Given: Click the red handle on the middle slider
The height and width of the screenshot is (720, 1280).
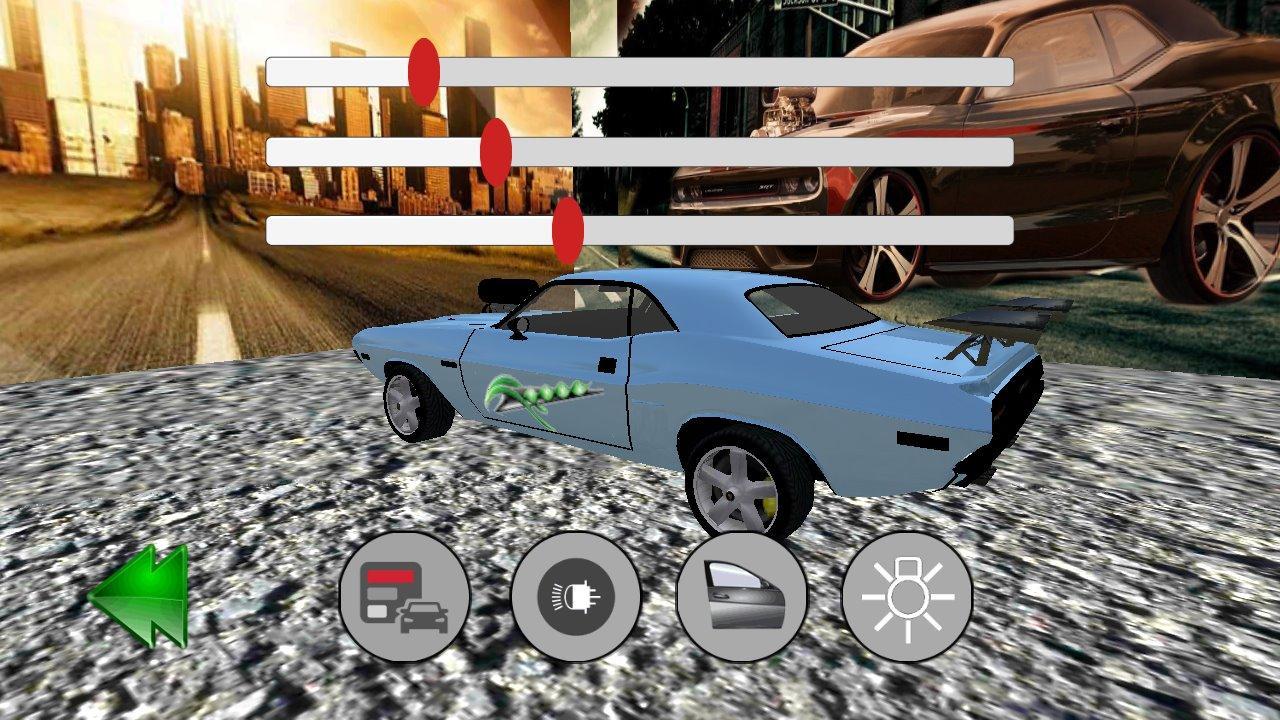Looking at the screenshot, I should click(497, 150).
